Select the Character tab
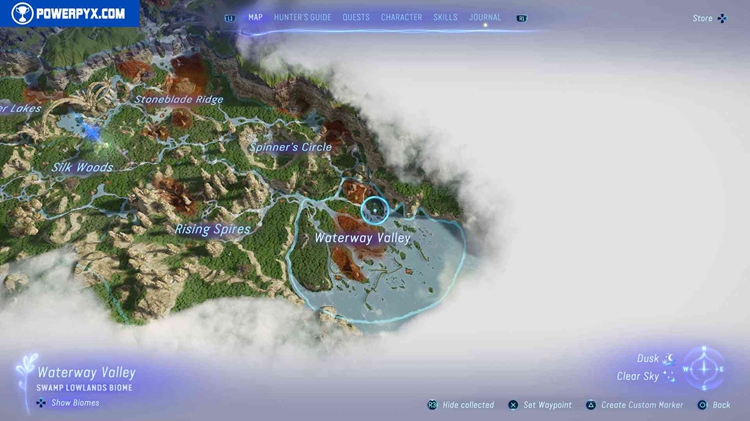This screenshot has height=421, width=750. tap(401, 17)
